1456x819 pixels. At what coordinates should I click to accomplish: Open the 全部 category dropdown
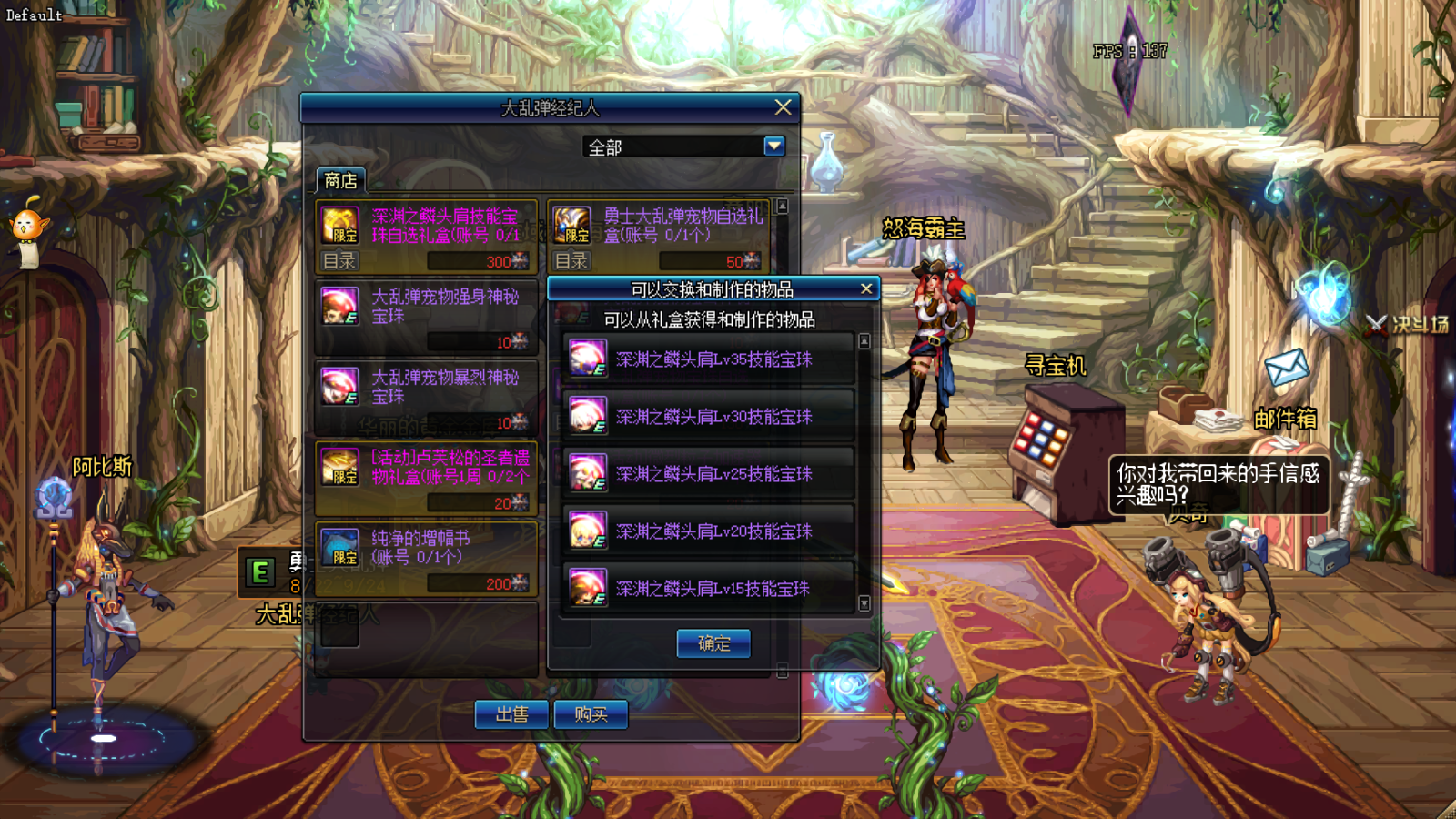[774, 146]
